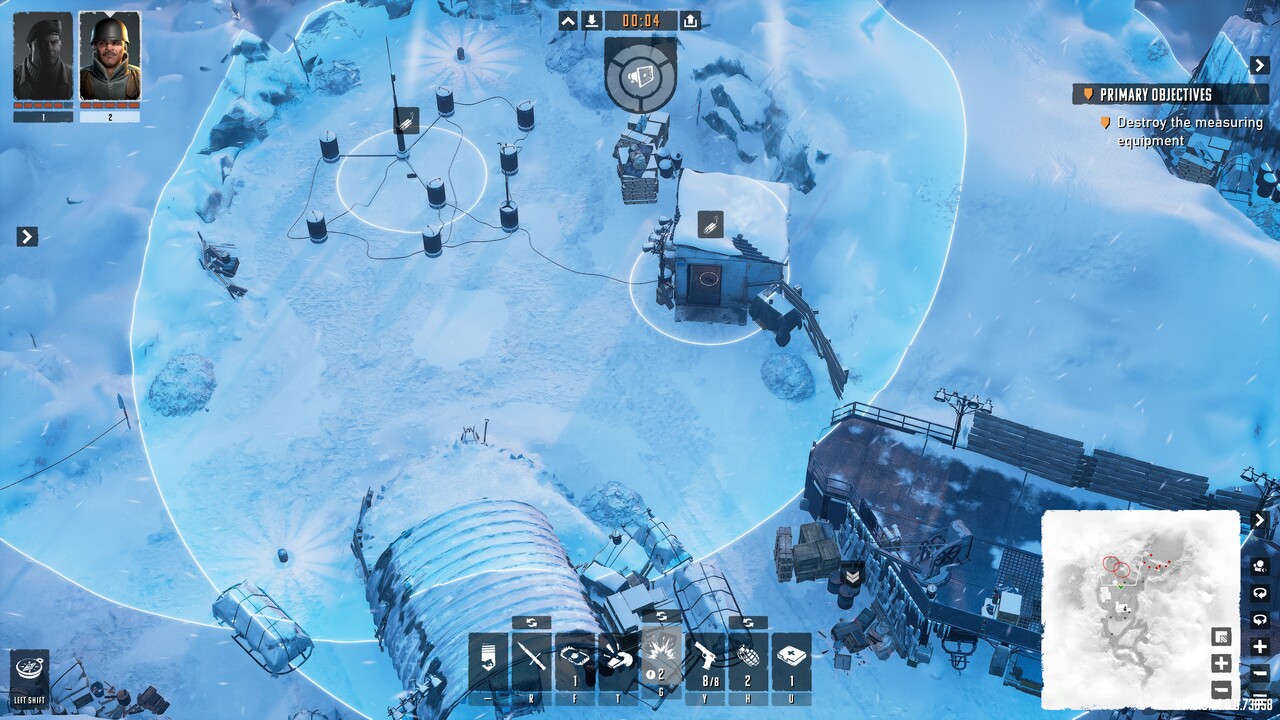The image size is (1280, 720).
Task: Activate the explosion charge ability
Action: tap(661, 660)
